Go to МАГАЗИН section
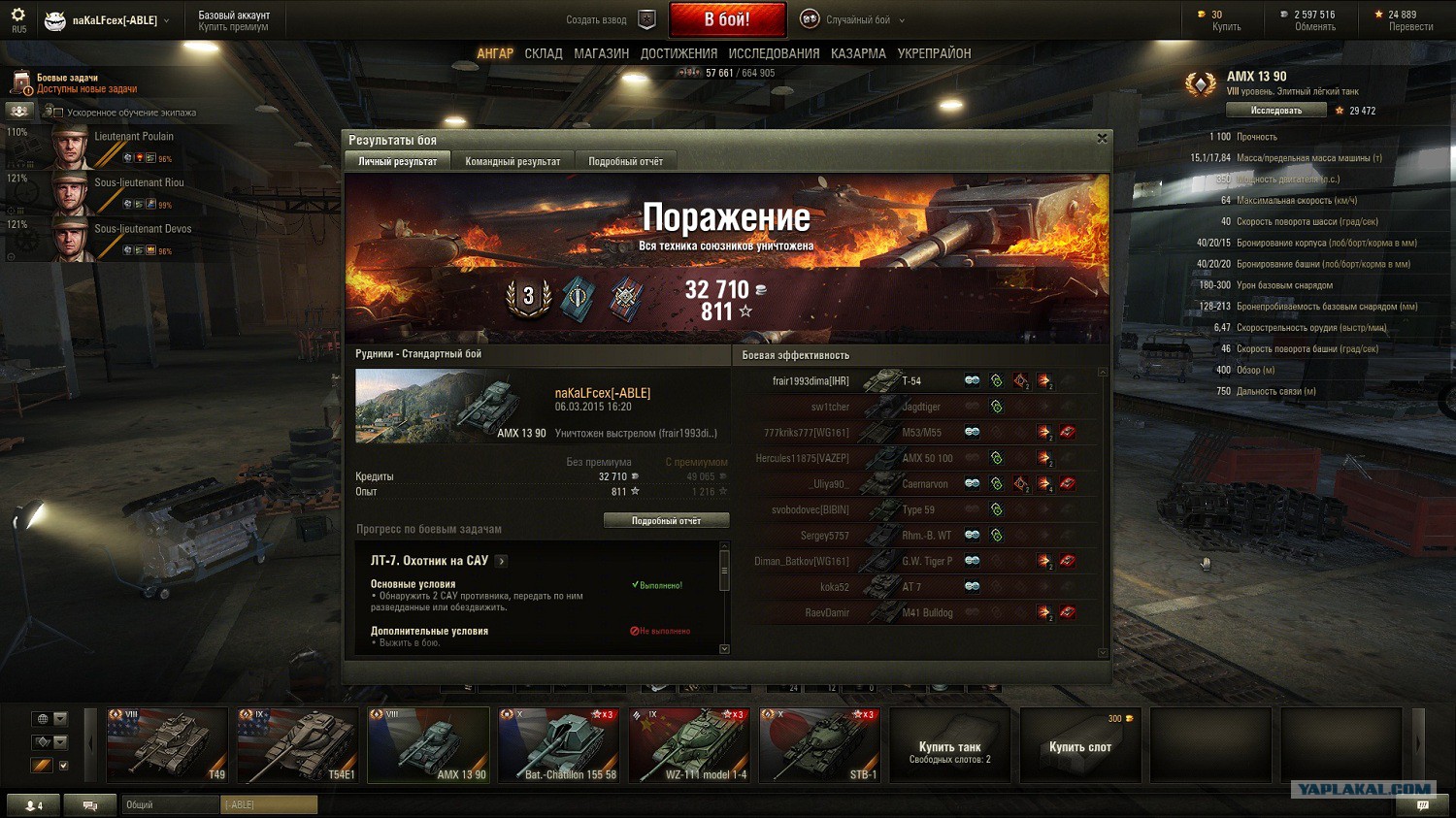Image resolution: width=1456 pixels, height=818 pixels. click(601, 54)
